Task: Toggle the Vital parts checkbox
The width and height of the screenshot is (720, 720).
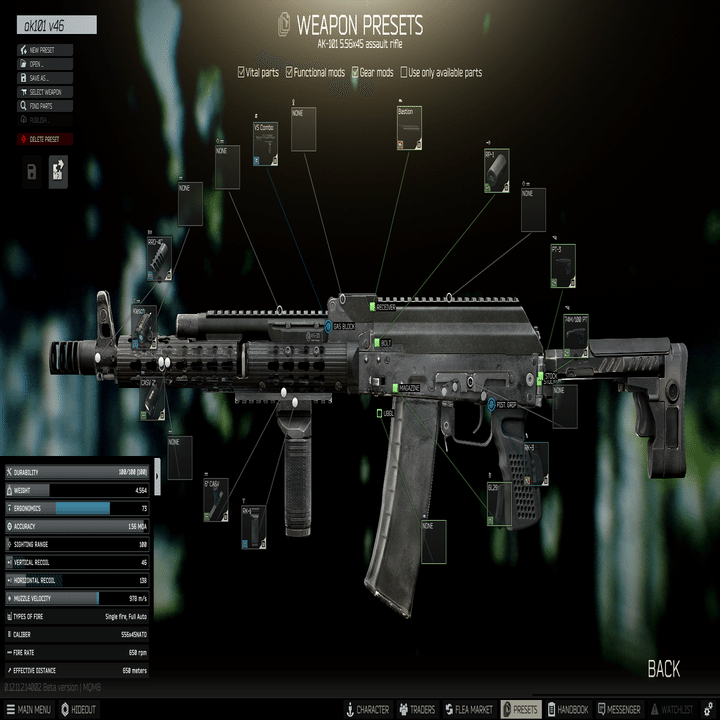Action: (x=241, y=72)
